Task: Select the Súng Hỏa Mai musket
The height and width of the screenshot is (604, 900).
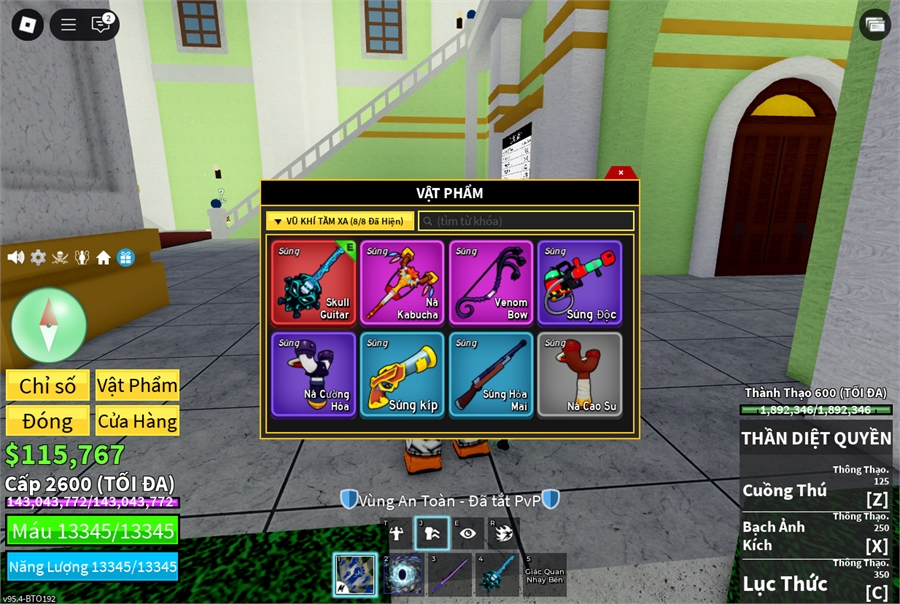Action: pos(491,374)
